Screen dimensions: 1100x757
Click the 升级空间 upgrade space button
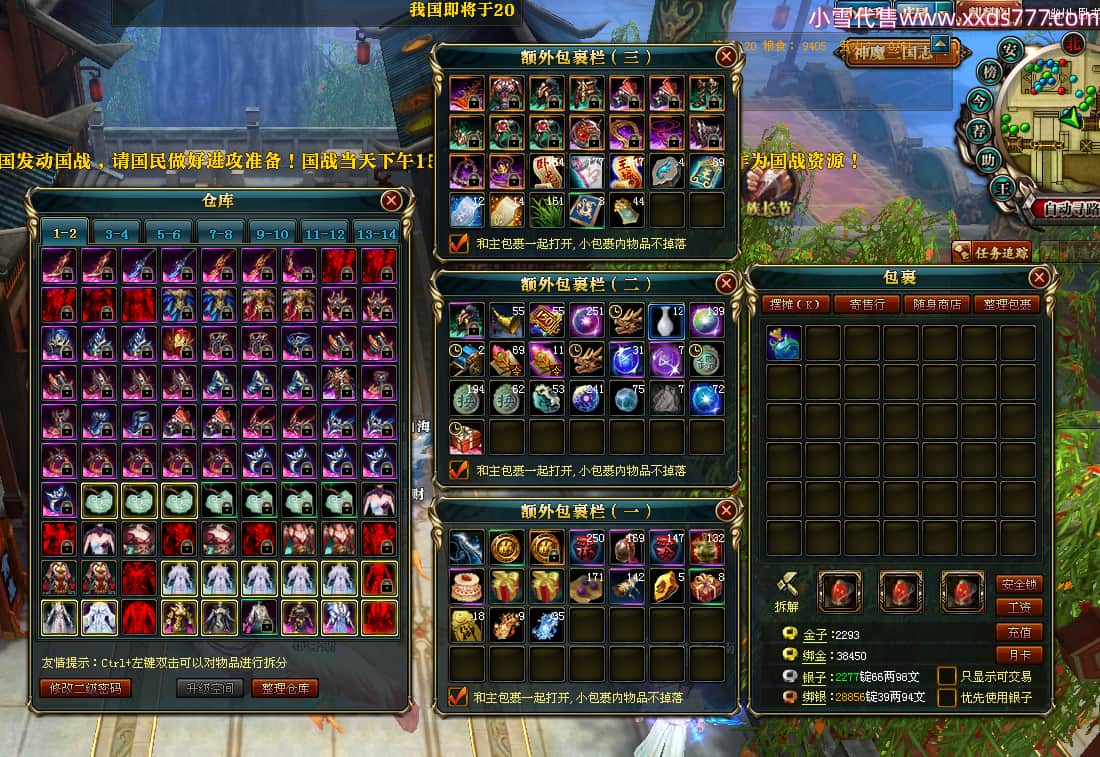click(x=210, y=688)
